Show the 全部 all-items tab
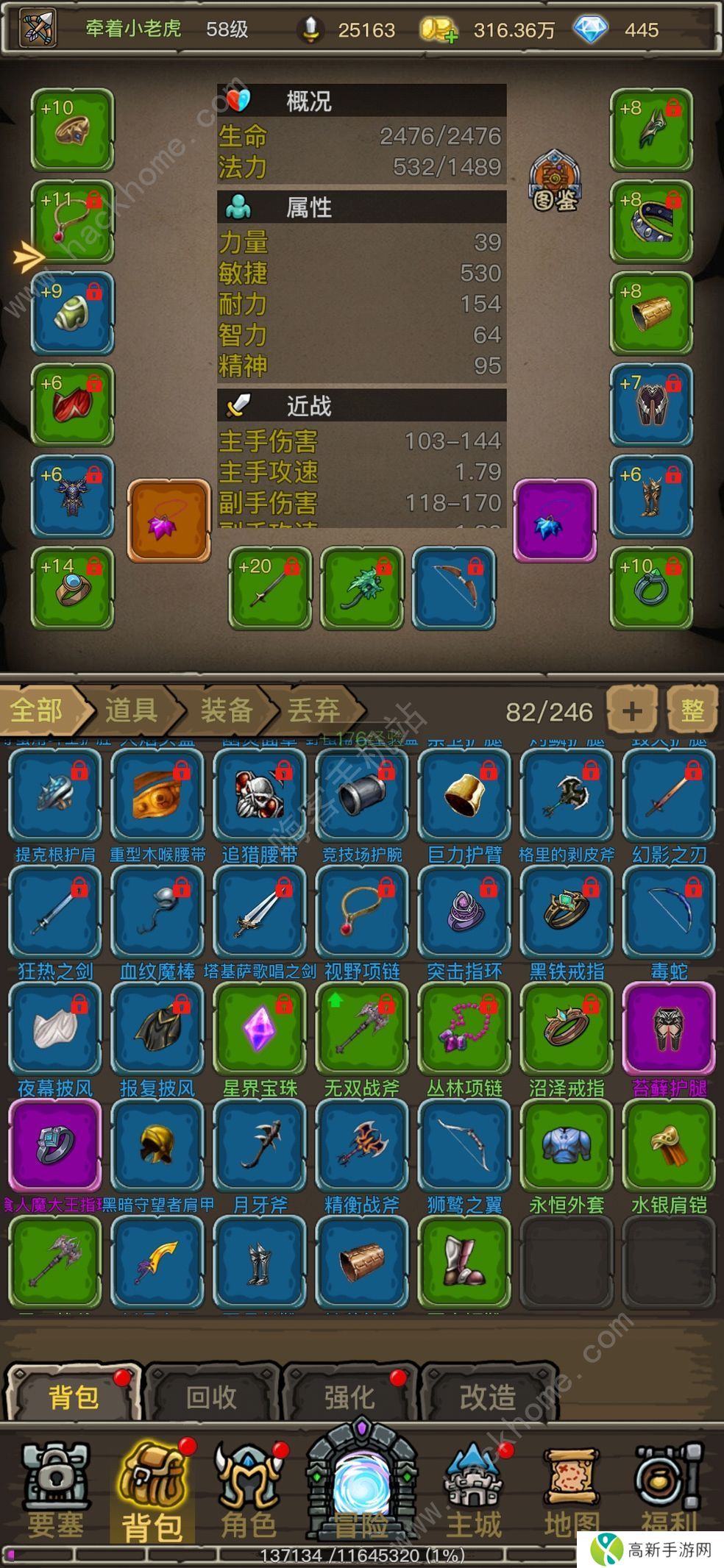The width and height of the screenshot is (724, 1568). point(38,710)
